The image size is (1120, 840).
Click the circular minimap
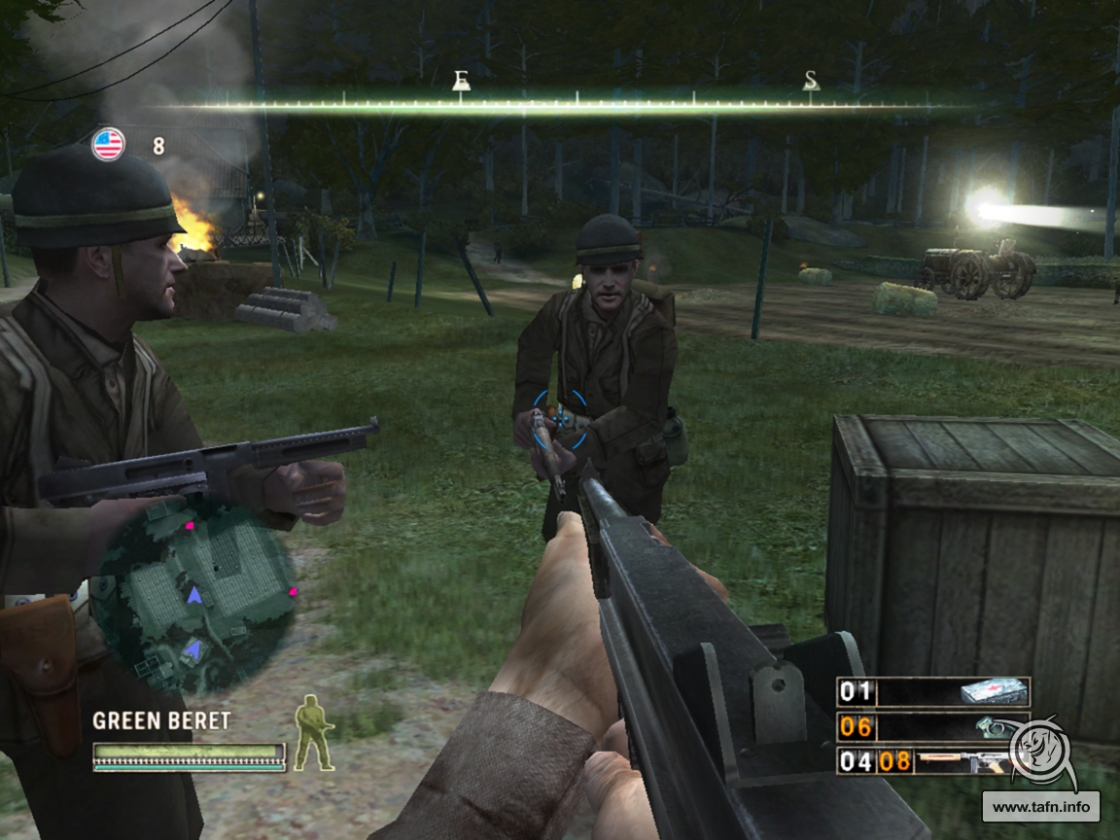(193, 595)
